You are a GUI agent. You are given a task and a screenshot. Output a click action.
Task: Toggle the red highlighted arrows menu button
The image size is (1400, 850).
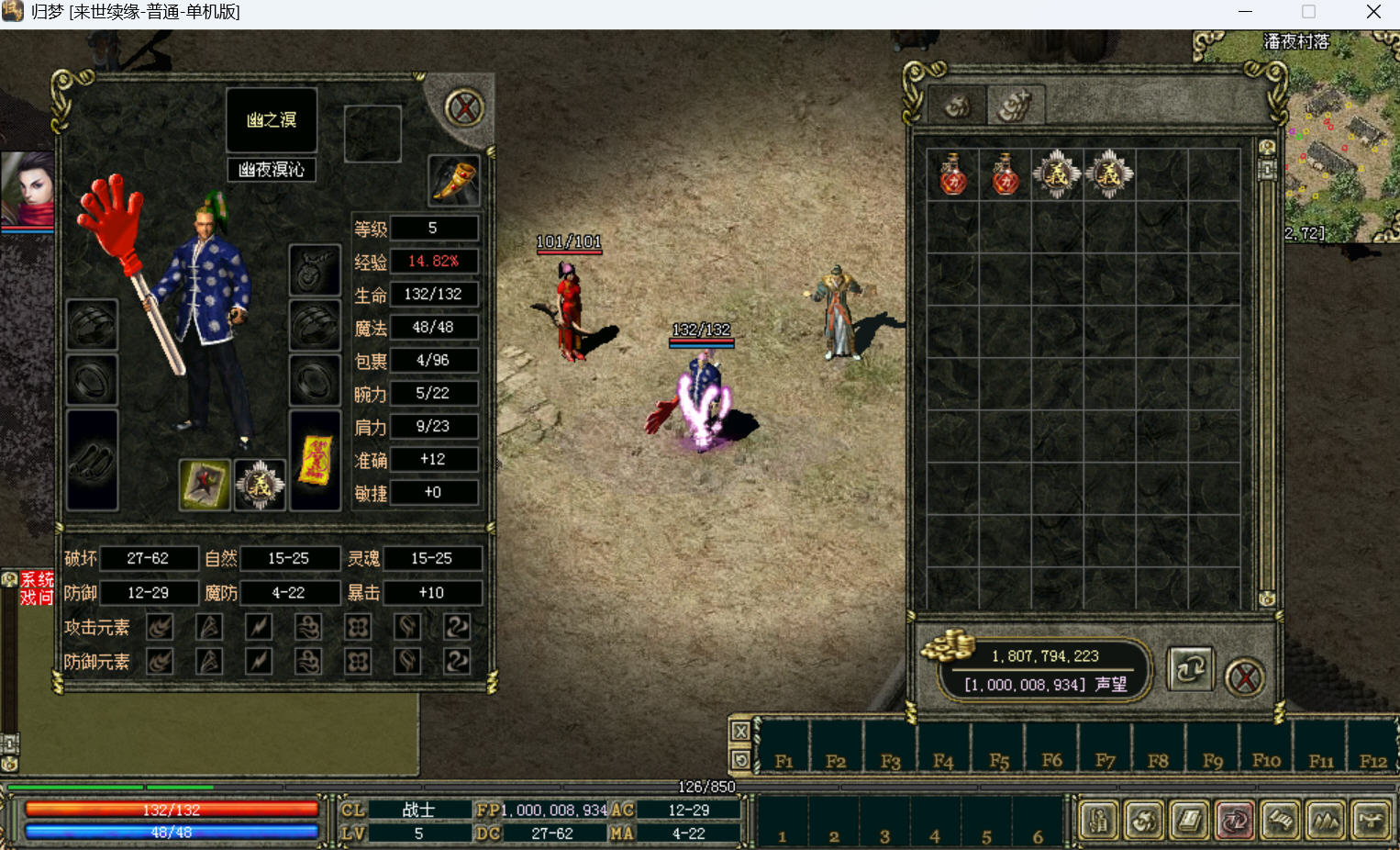tap(1235, 820)
